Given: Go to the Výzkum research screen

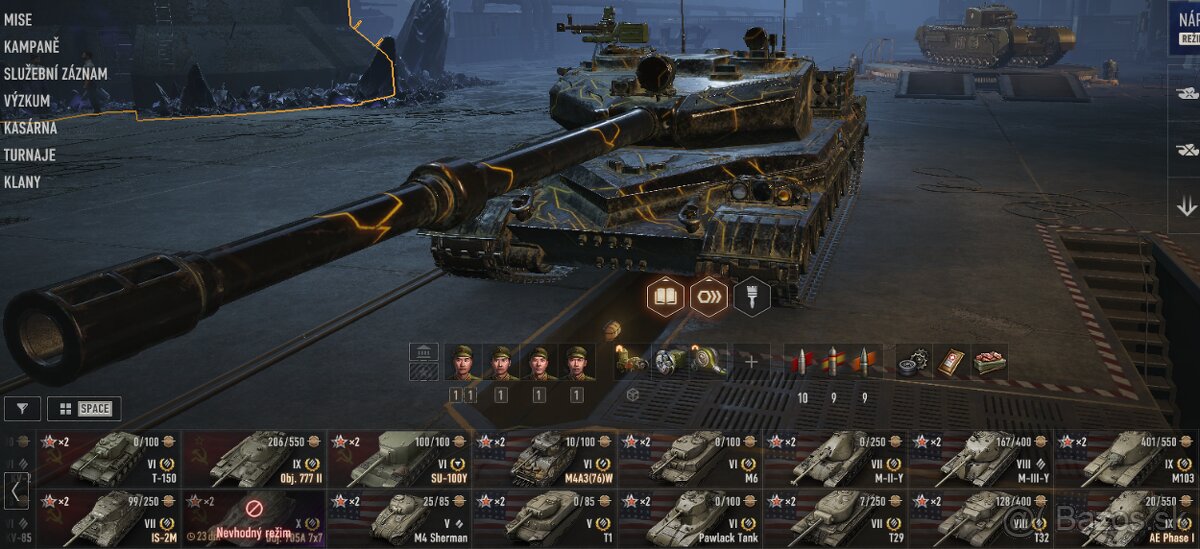Looking at the screenshot, I should (27, 101).
